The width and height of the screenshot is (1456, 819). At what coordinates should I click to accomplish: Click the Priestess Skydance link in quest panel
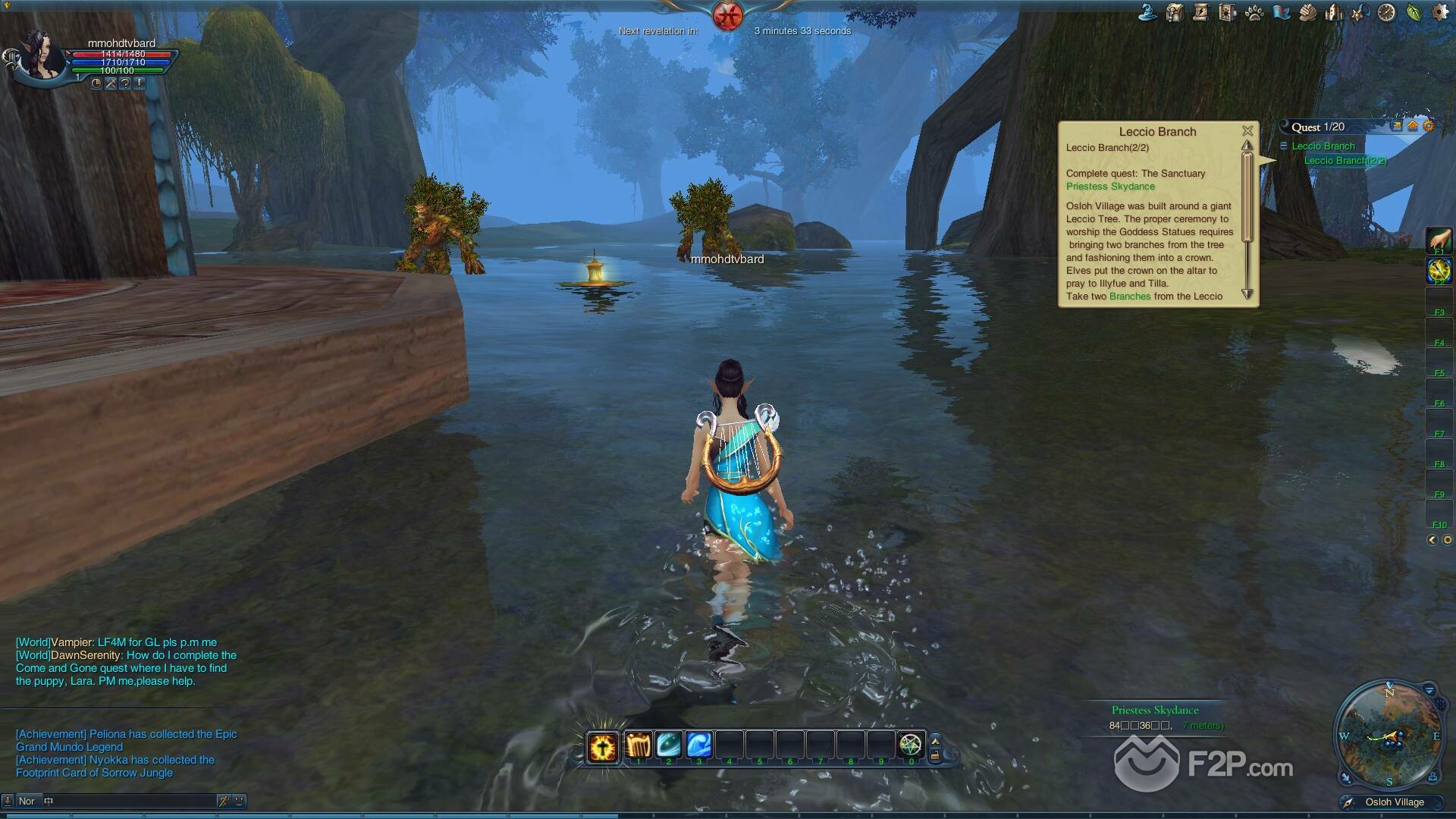click(1110, 187)
